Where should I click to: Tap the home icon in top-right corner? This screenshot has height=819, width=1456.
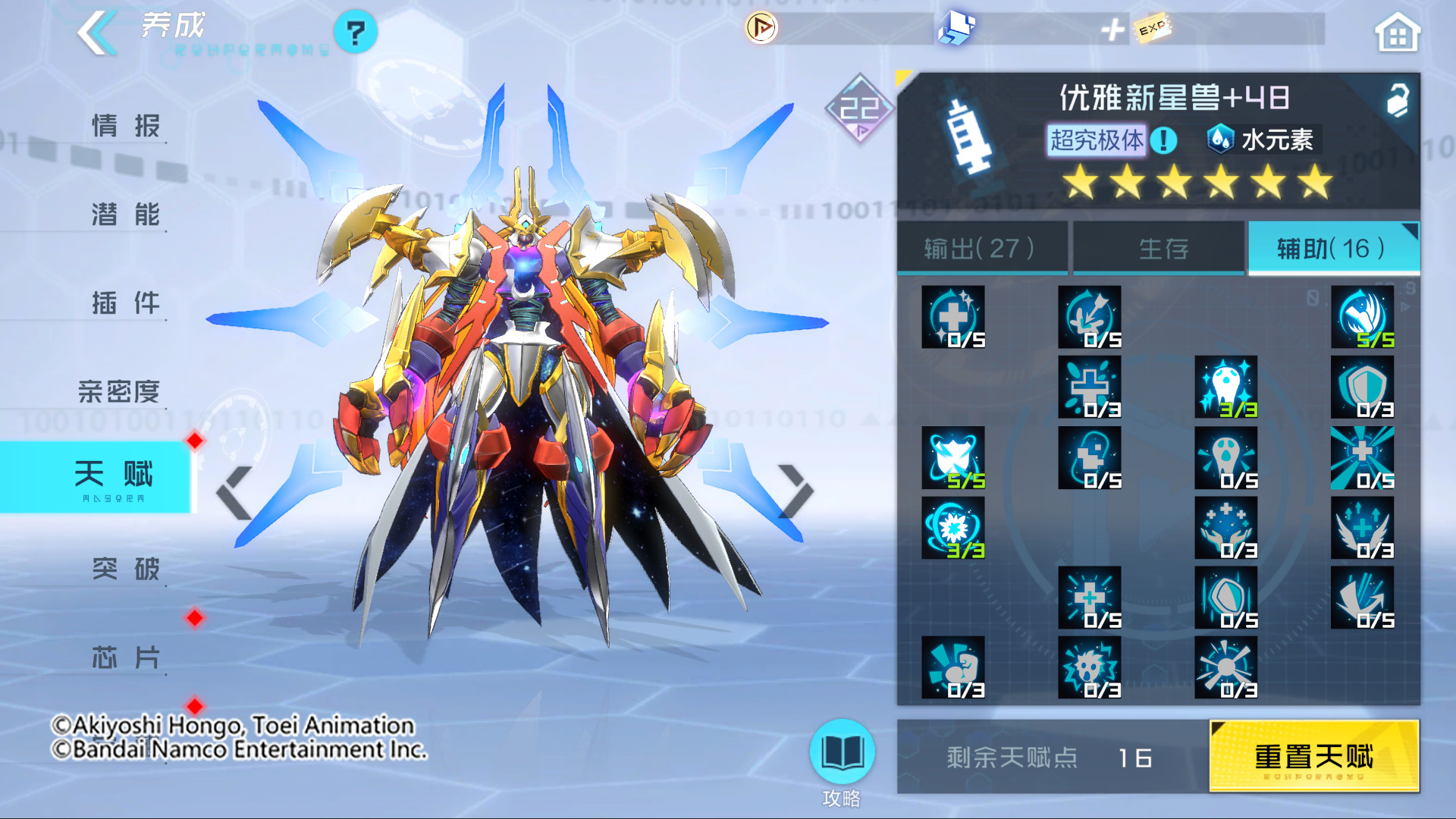1398,32
